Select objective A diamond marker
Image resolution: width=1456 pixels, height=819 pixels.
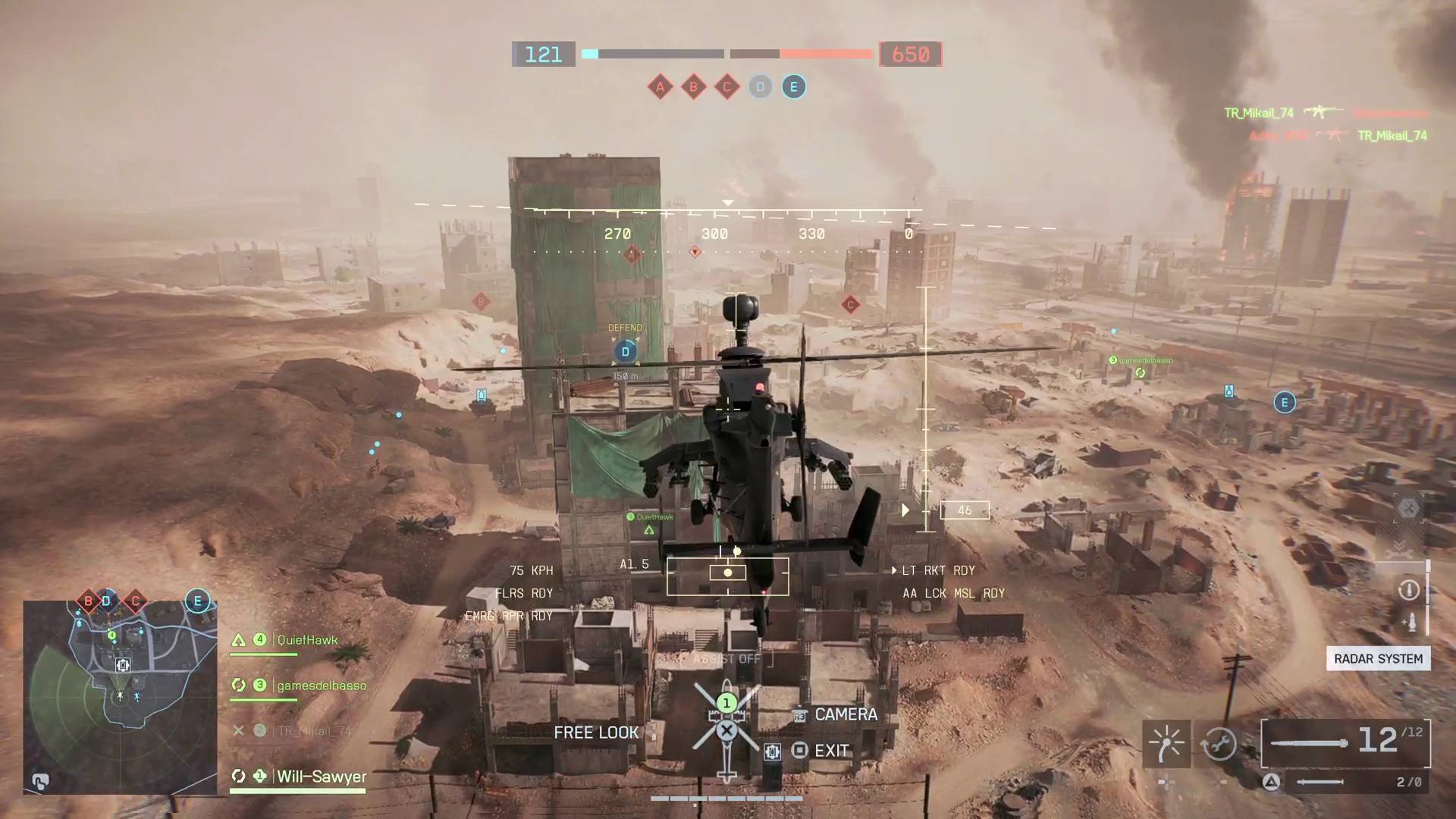[x=660, y=86]
